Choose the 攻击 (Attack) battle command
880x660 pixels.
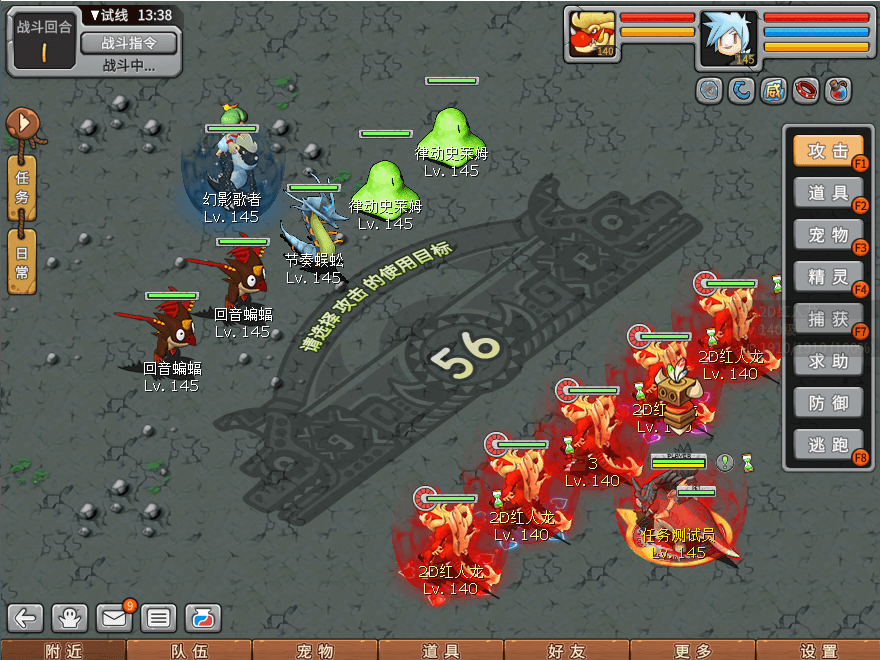(x=828, y=151)
